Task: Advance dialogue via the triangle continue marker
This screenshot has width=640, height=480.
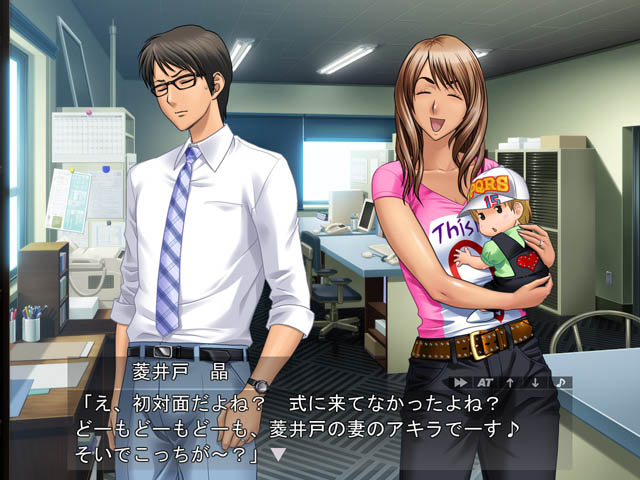Action: (x=279, y=452)
